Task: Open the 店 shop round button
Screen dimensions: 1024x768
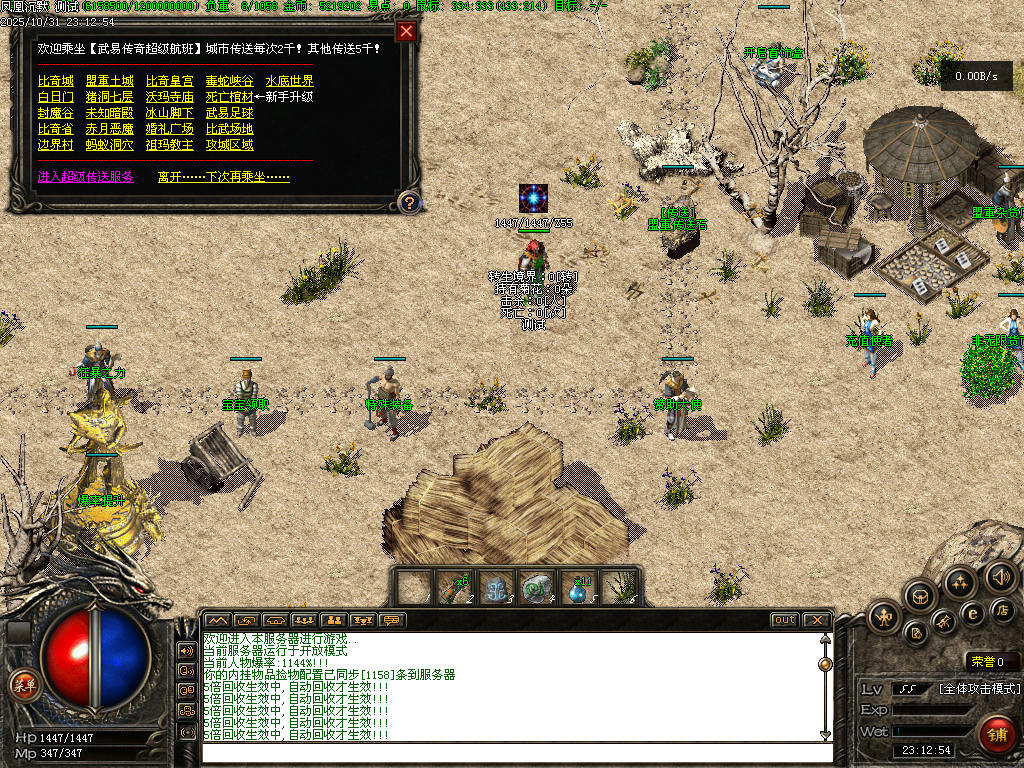Action: (1001, 609)
